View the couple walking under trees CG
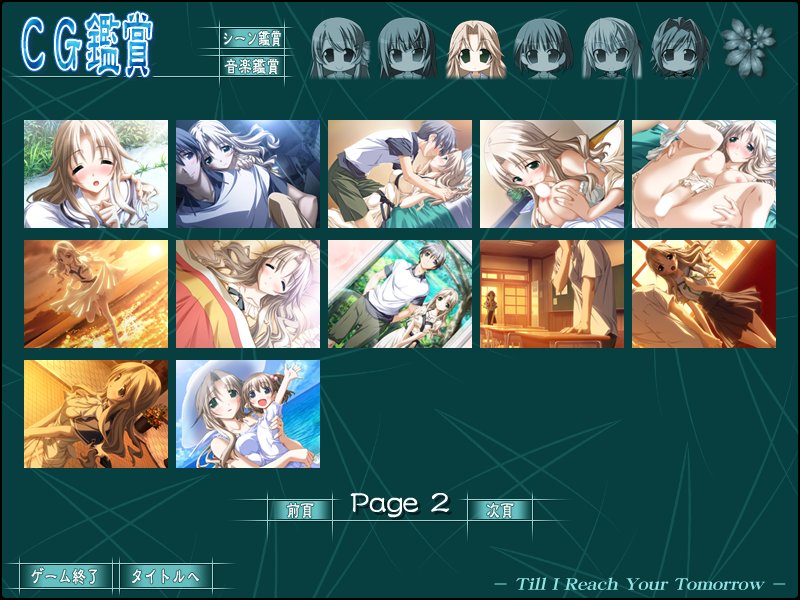The image size is (800, 600). click(400, 294)
